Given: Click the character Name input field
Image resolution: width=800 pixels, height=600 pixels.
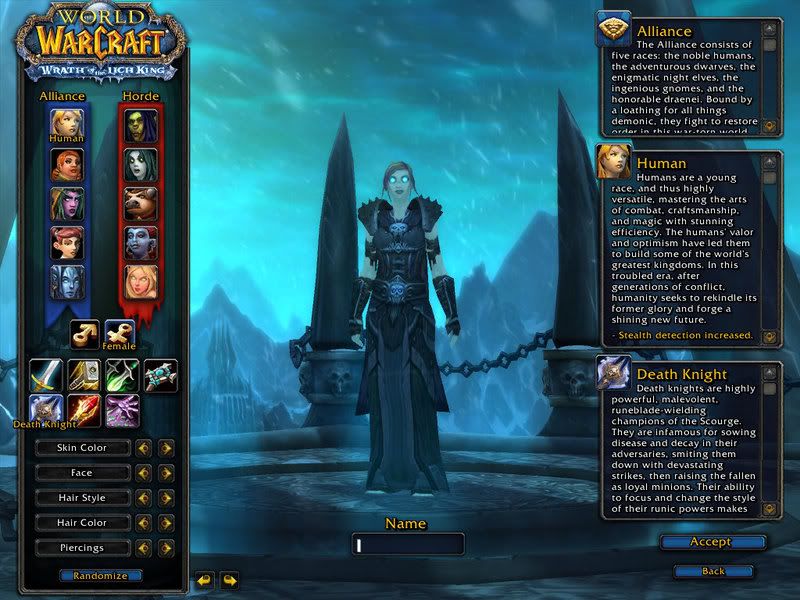Looking at the screenshot, I should click(408, 544).
